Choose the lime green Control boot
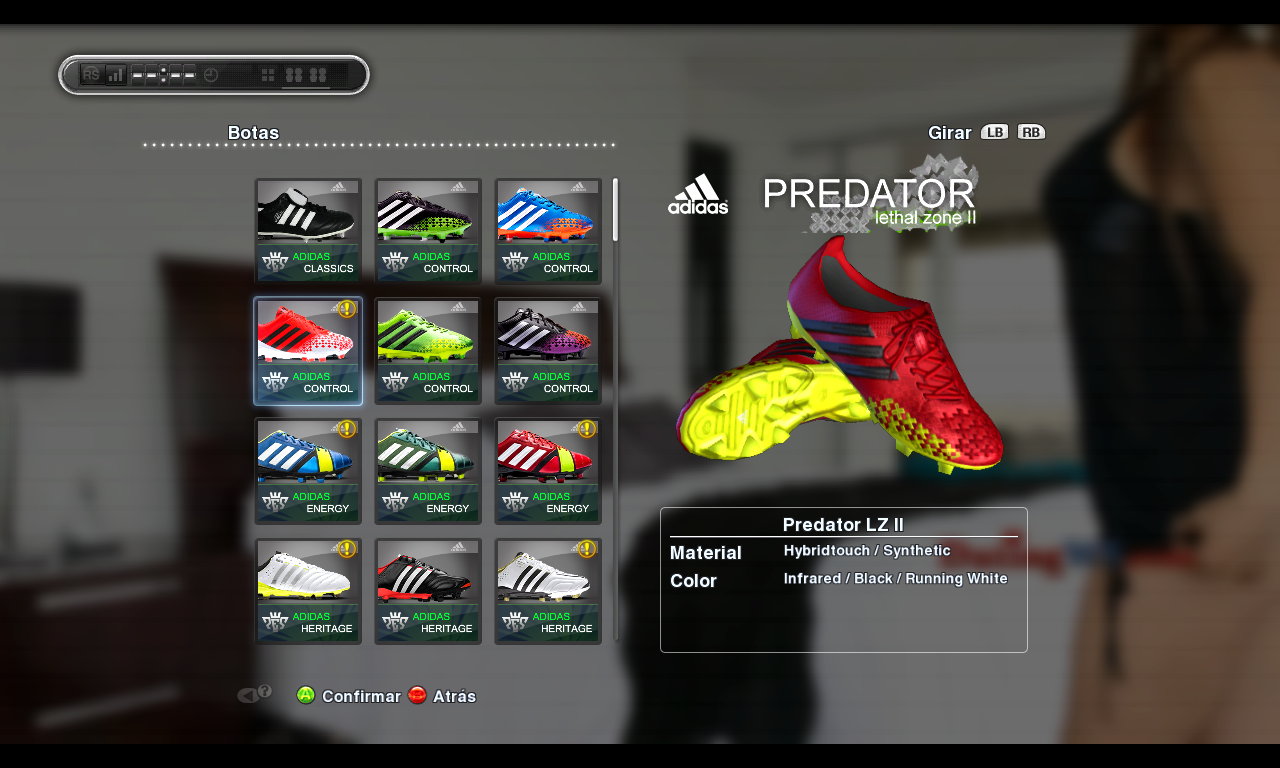 [x=428, y=351]
